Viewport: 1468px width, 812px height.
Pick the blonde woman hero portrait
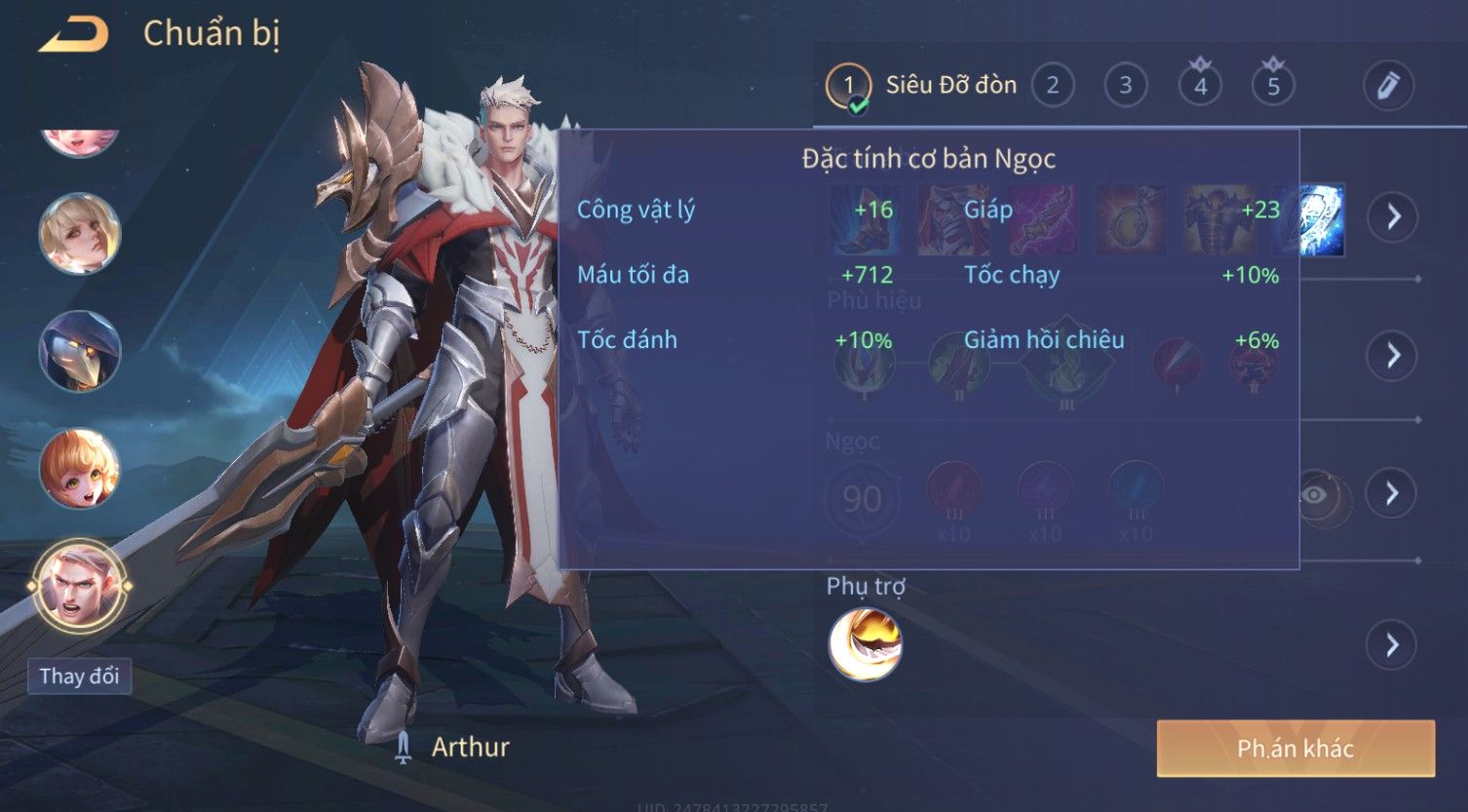[x=79, y=234]
